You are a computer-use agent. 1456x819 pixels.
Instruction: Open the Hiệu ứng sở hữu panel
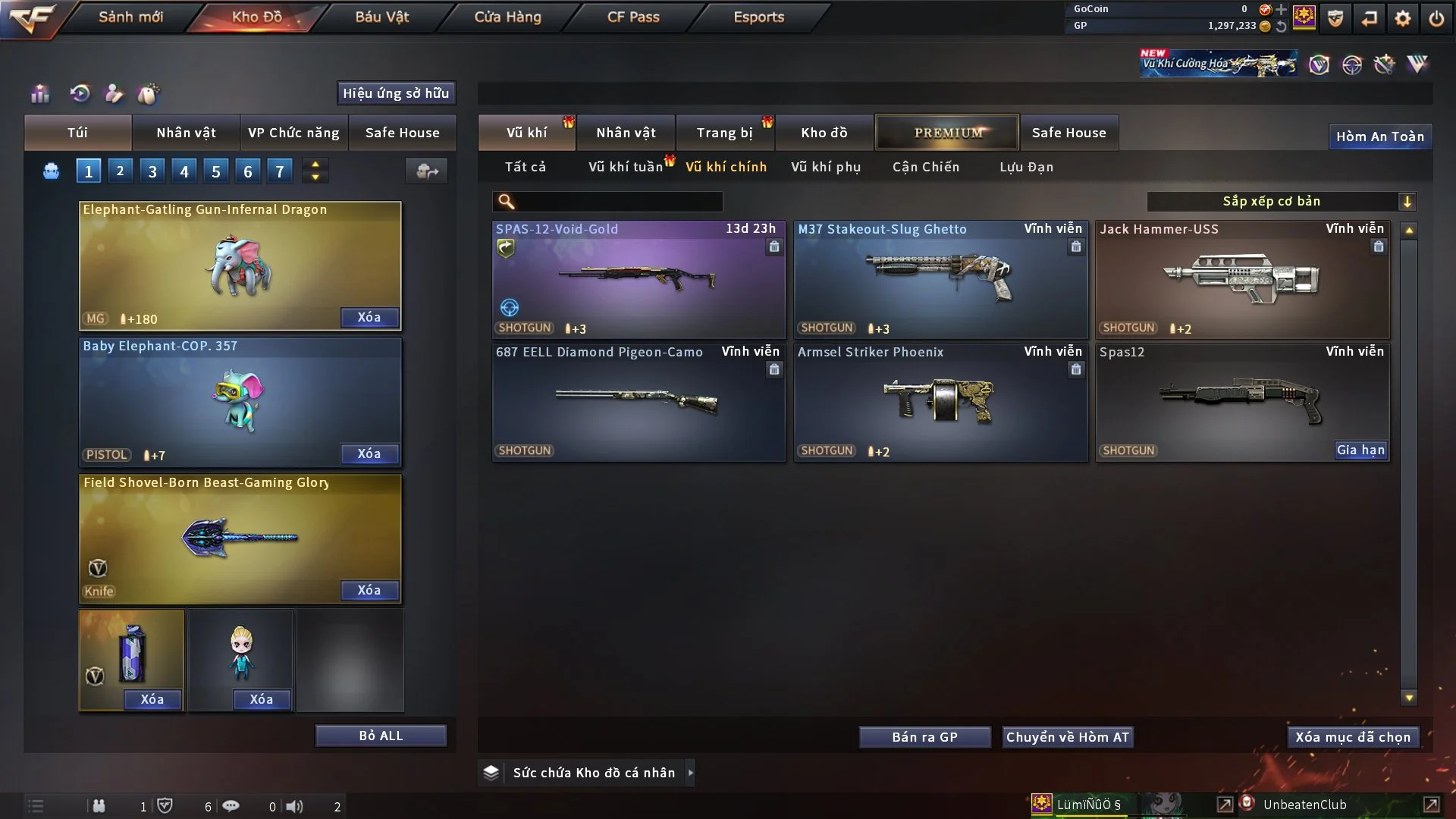396,93
